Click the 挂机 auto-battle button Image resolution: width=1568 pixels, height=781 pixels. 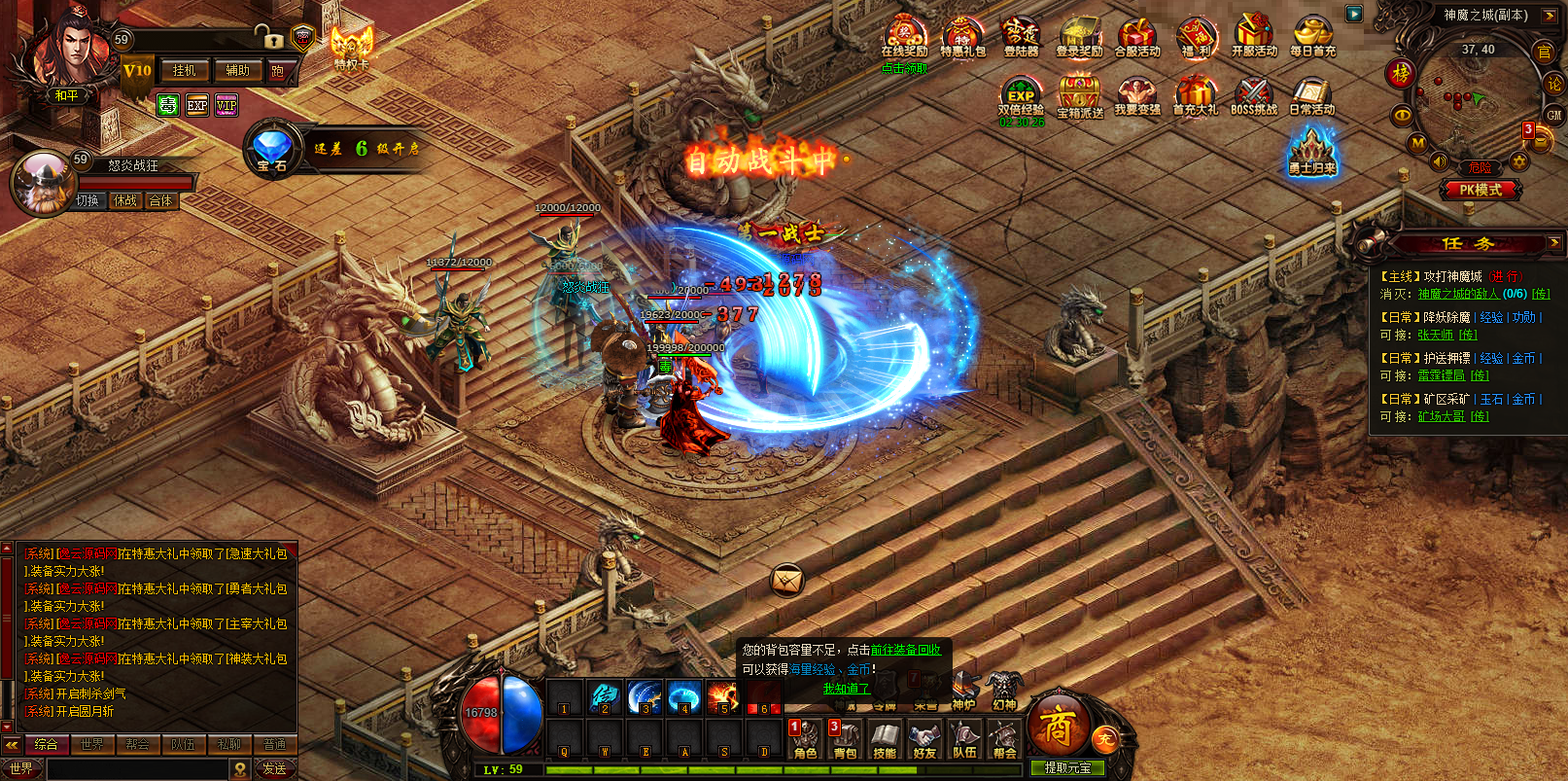click(x=184, y=71)
